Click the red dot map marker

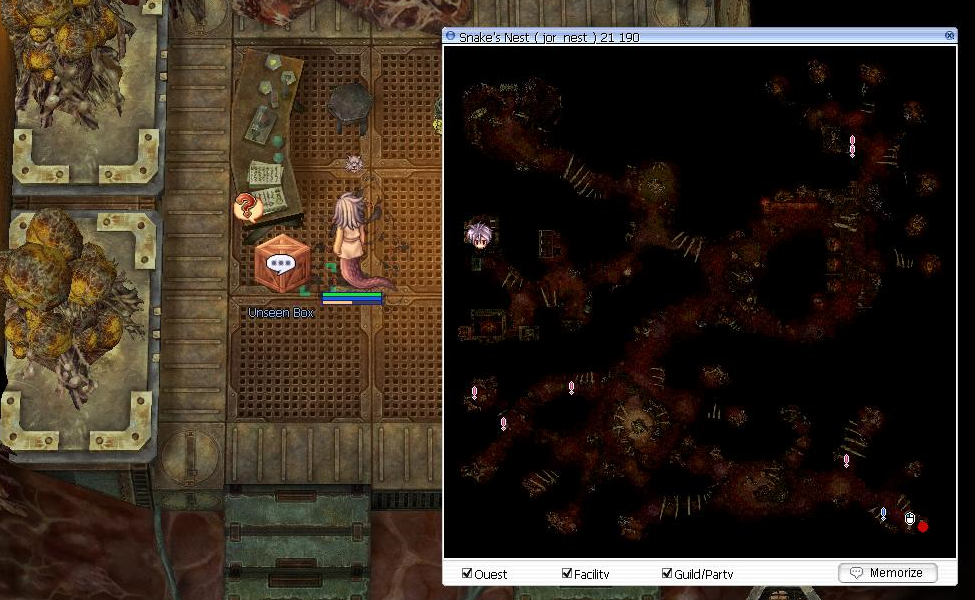coord(923,526)
